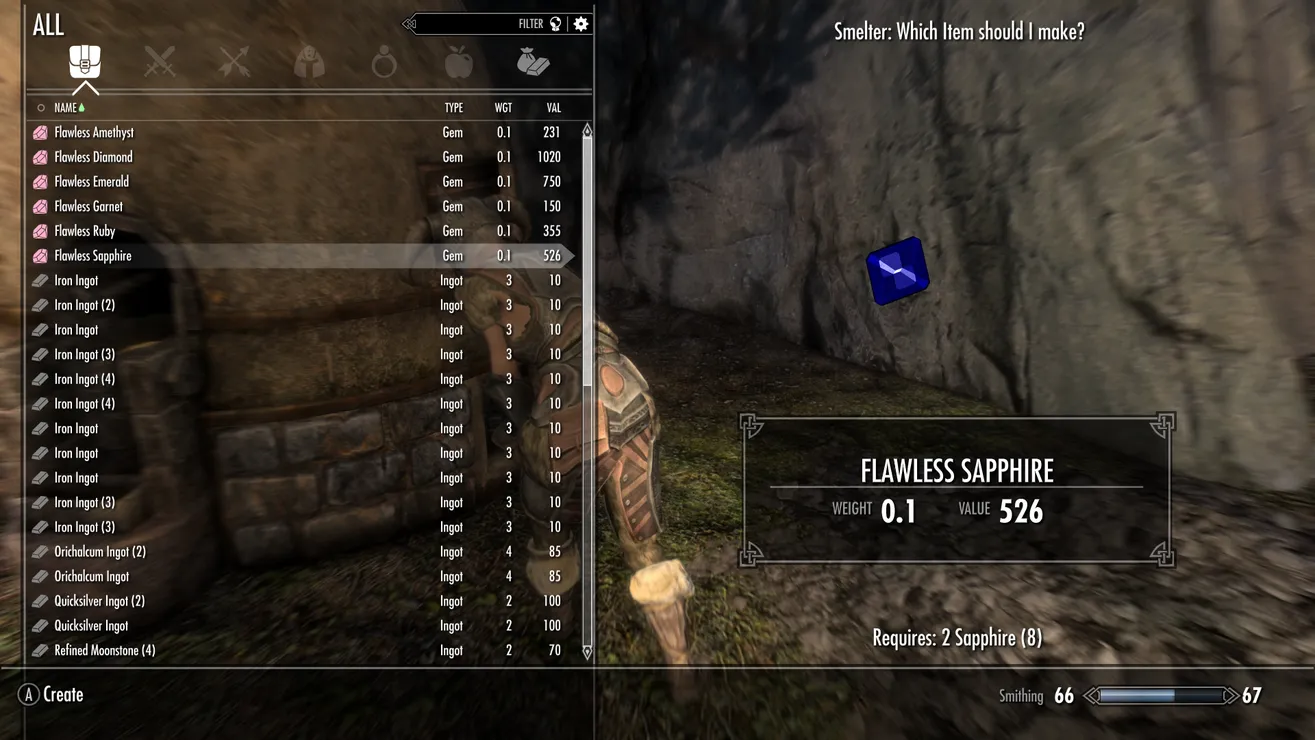The image size is (1315, 740).
Task: Switch to the ring jewelry category
Action: point(384,63)
